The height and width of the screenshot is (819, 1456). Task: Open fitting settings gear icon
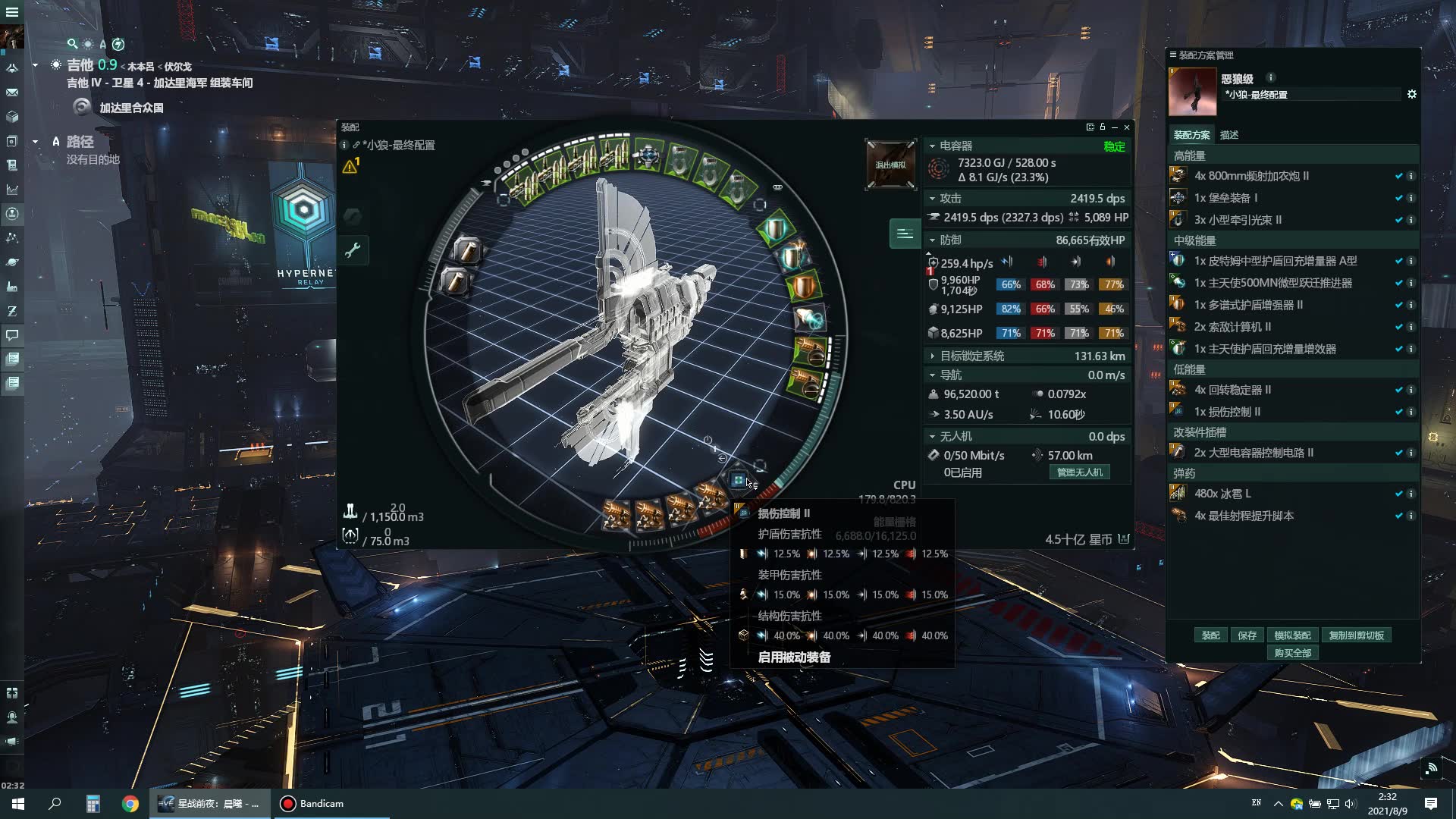pyautogui.click(x=1411, y=95)
